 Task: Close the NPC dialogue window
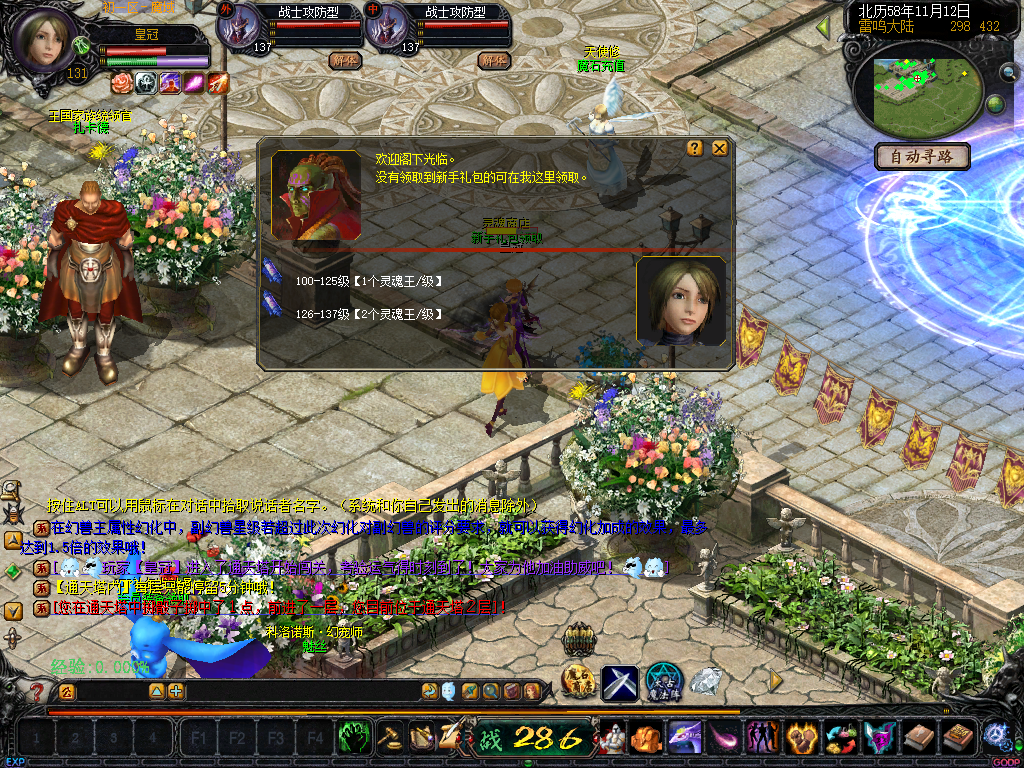coord(719,148)
